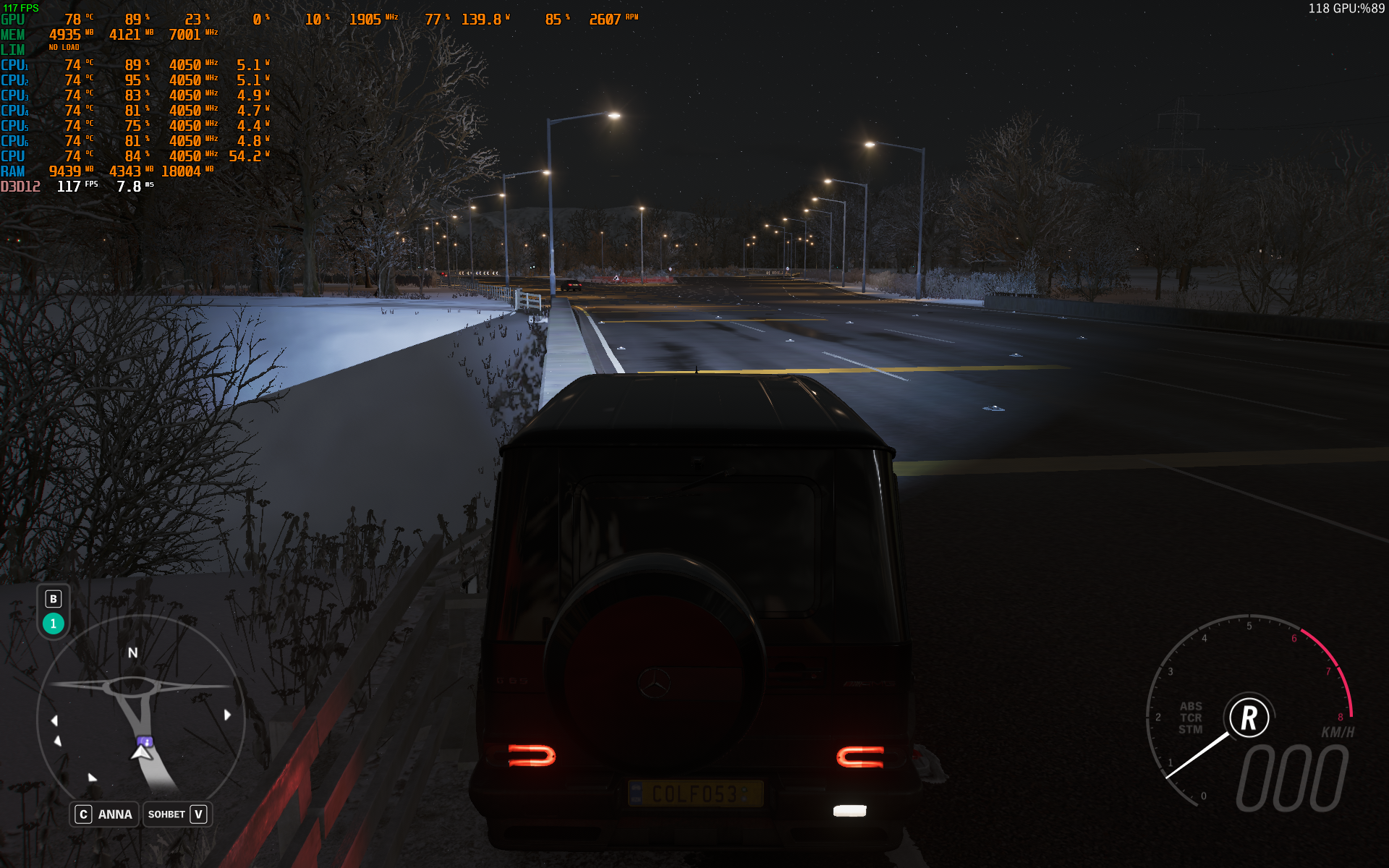
Task: Open the ANNA assistant
Action: pyautogui.click(x=104, y=814)
